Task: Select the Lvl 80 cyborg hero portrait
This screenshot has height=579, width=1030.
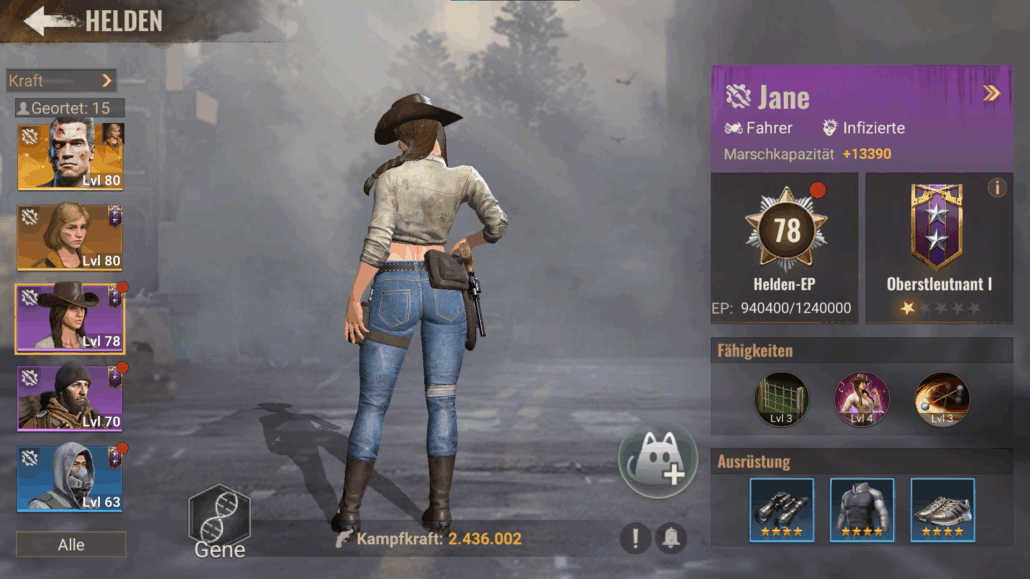Action: pos(70,155)
